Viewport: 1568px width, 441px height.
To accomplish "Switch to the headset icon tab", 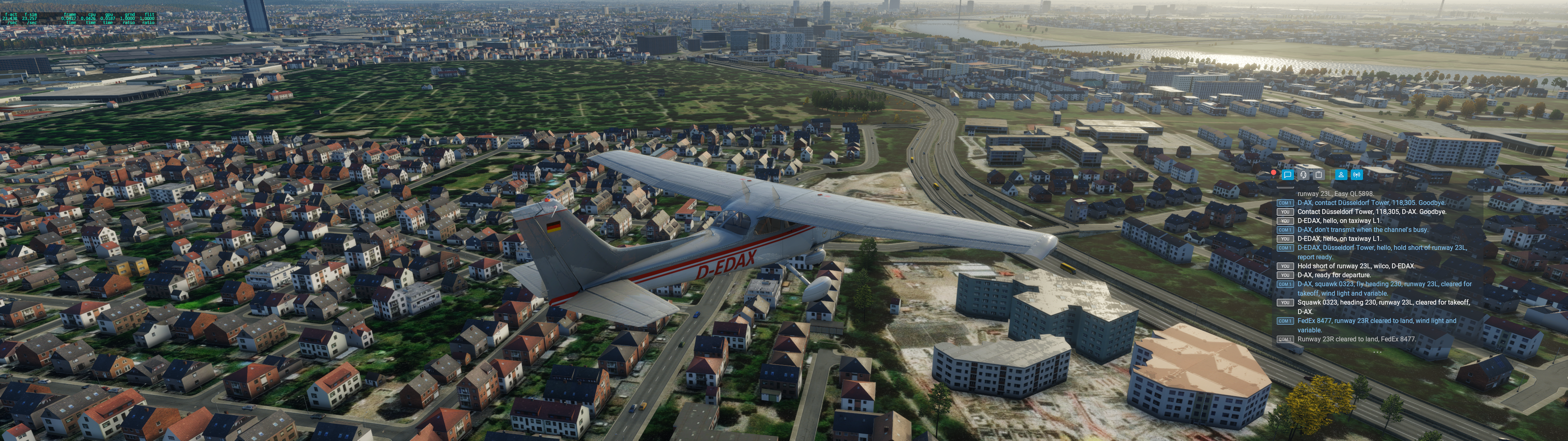I will pos(1303,175).
